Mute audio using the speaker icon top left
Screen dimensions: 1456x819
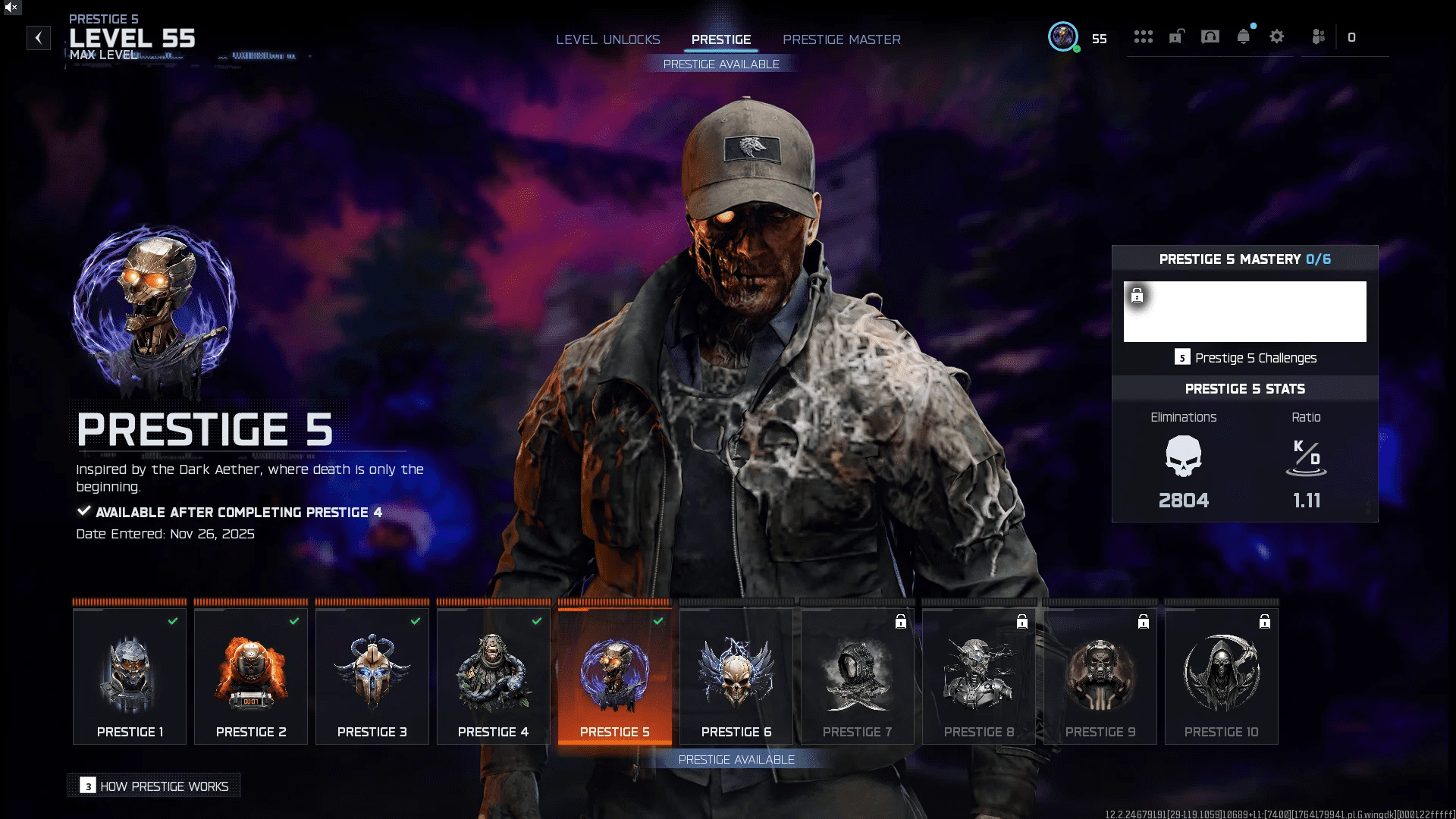pyautogui.click(x=11, y=8)
